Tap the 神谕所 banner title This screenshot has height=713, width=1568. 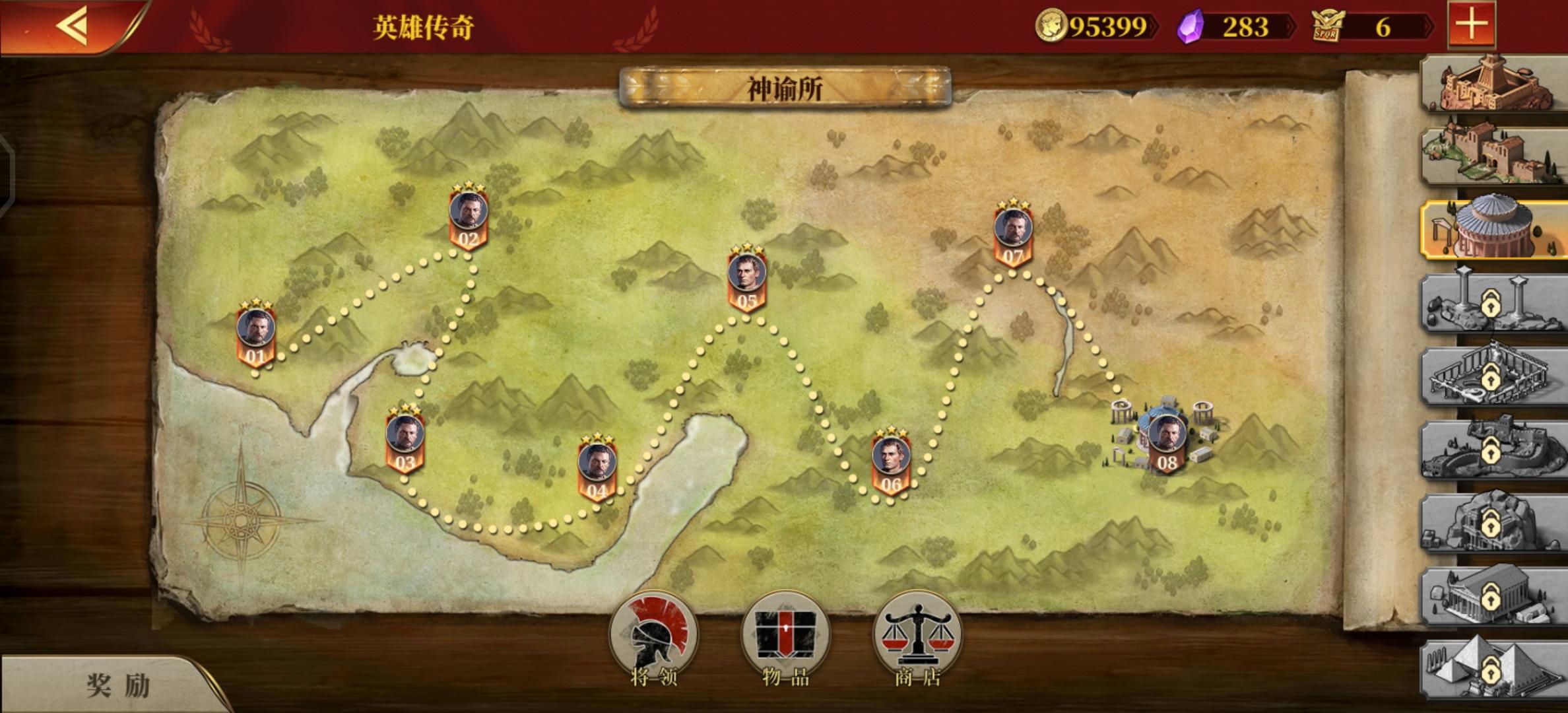point(783,86)
